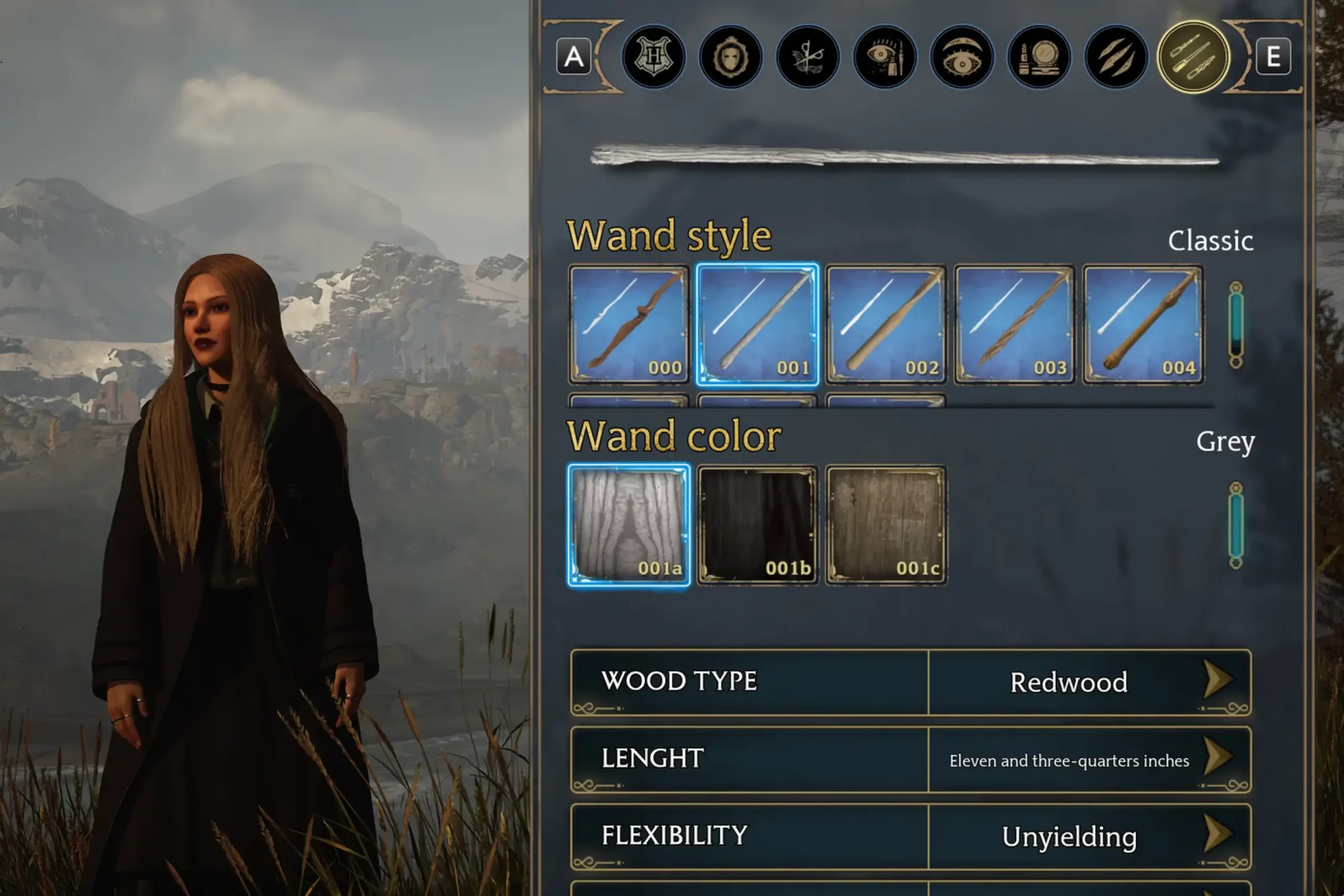1344x896 pixels.
Task: Choose the spiral wand style 003
Action: pyautogui.click(x=1014, y=324)
